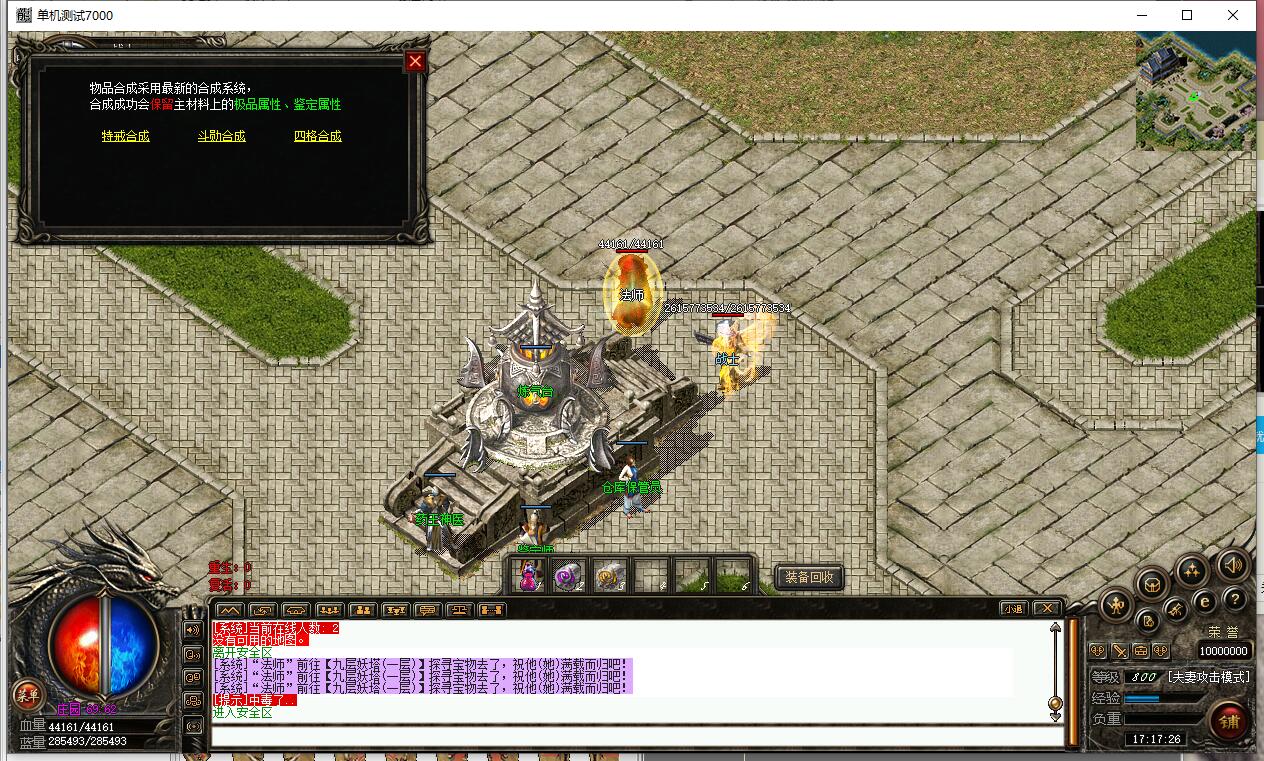
Task: Click the 小退 logout button
Action: tap(1014, 608)
